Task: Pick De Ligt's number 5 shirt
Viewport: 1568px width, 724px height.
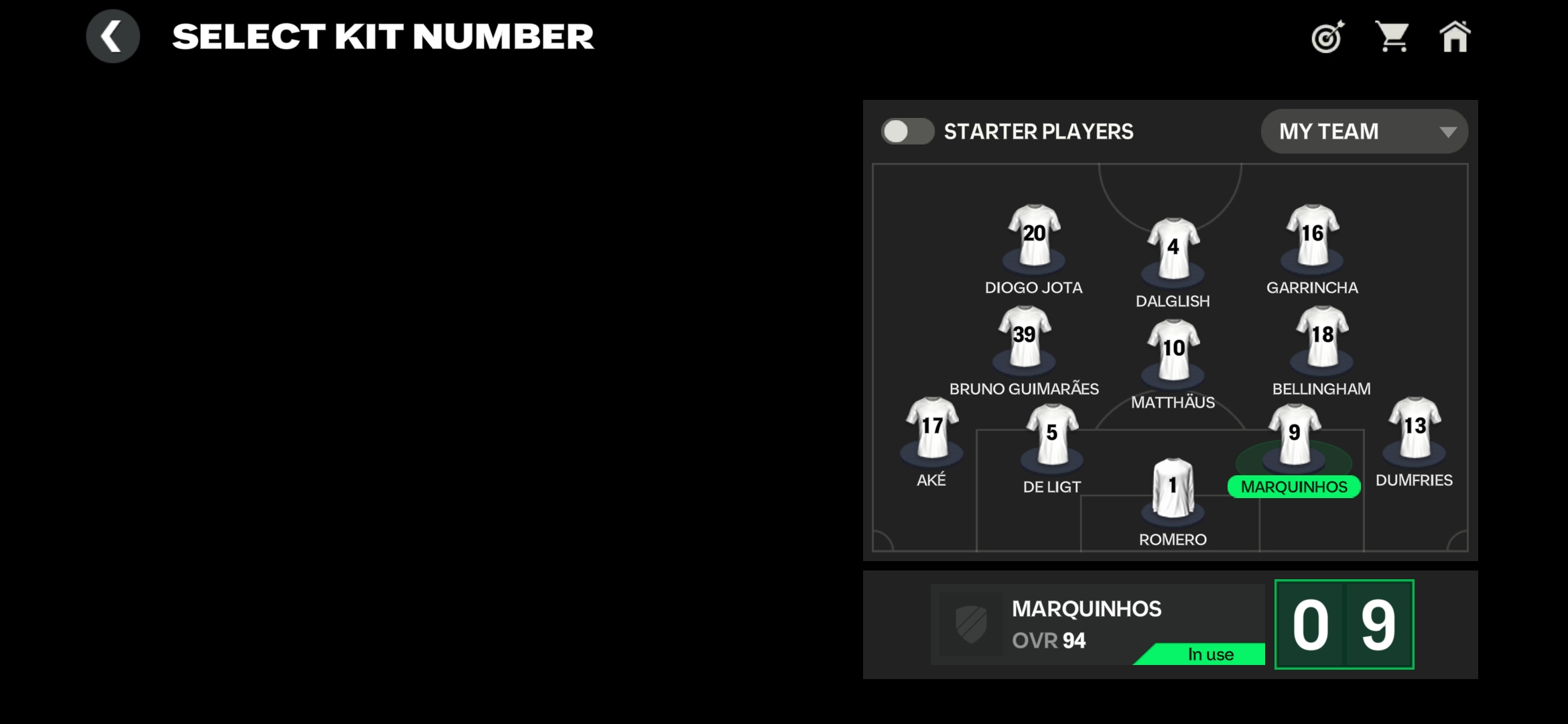Action: (x=1052, y=434)
